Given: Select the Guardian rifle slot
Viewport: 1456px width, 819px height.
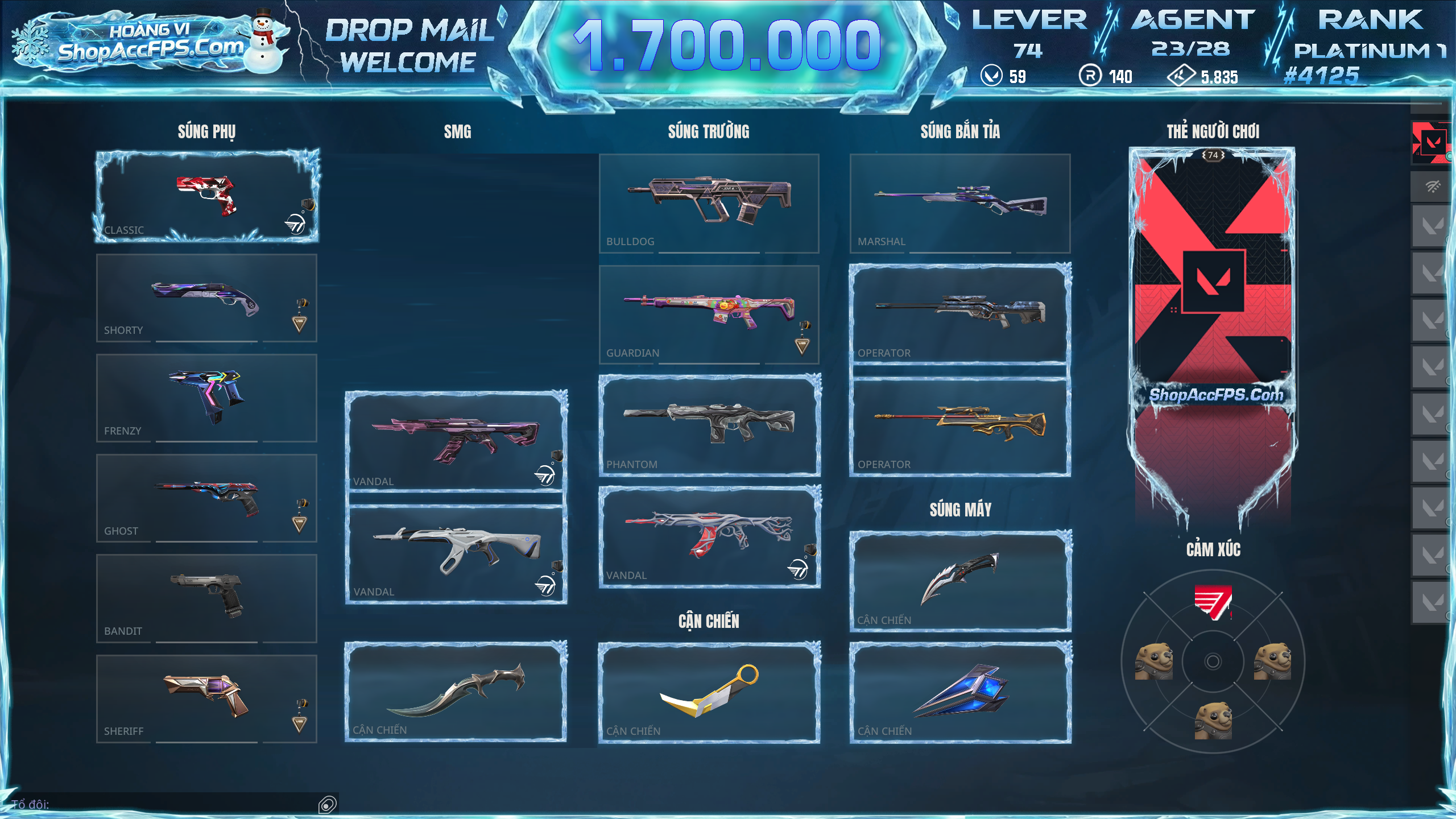Looking at the screenshot, I should pyautogui.click(x=709, y=315).
